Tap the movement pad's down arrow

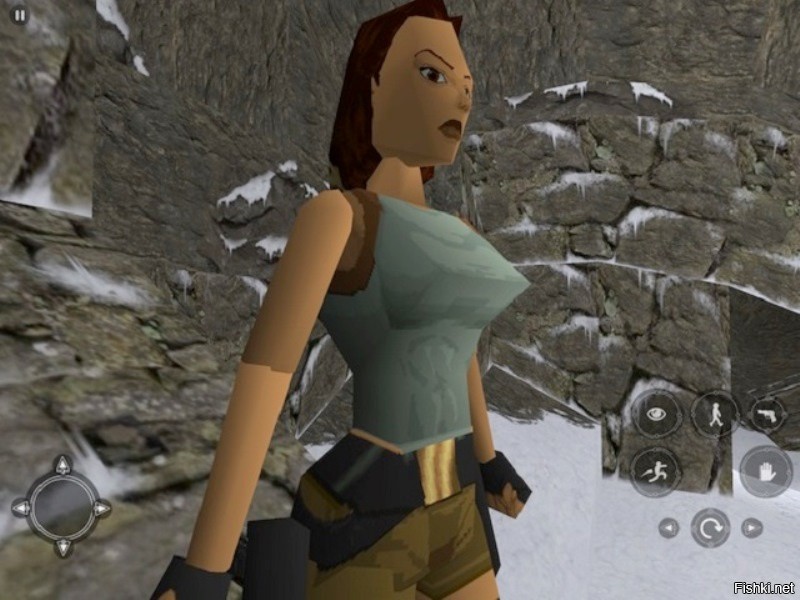[62, 548]
